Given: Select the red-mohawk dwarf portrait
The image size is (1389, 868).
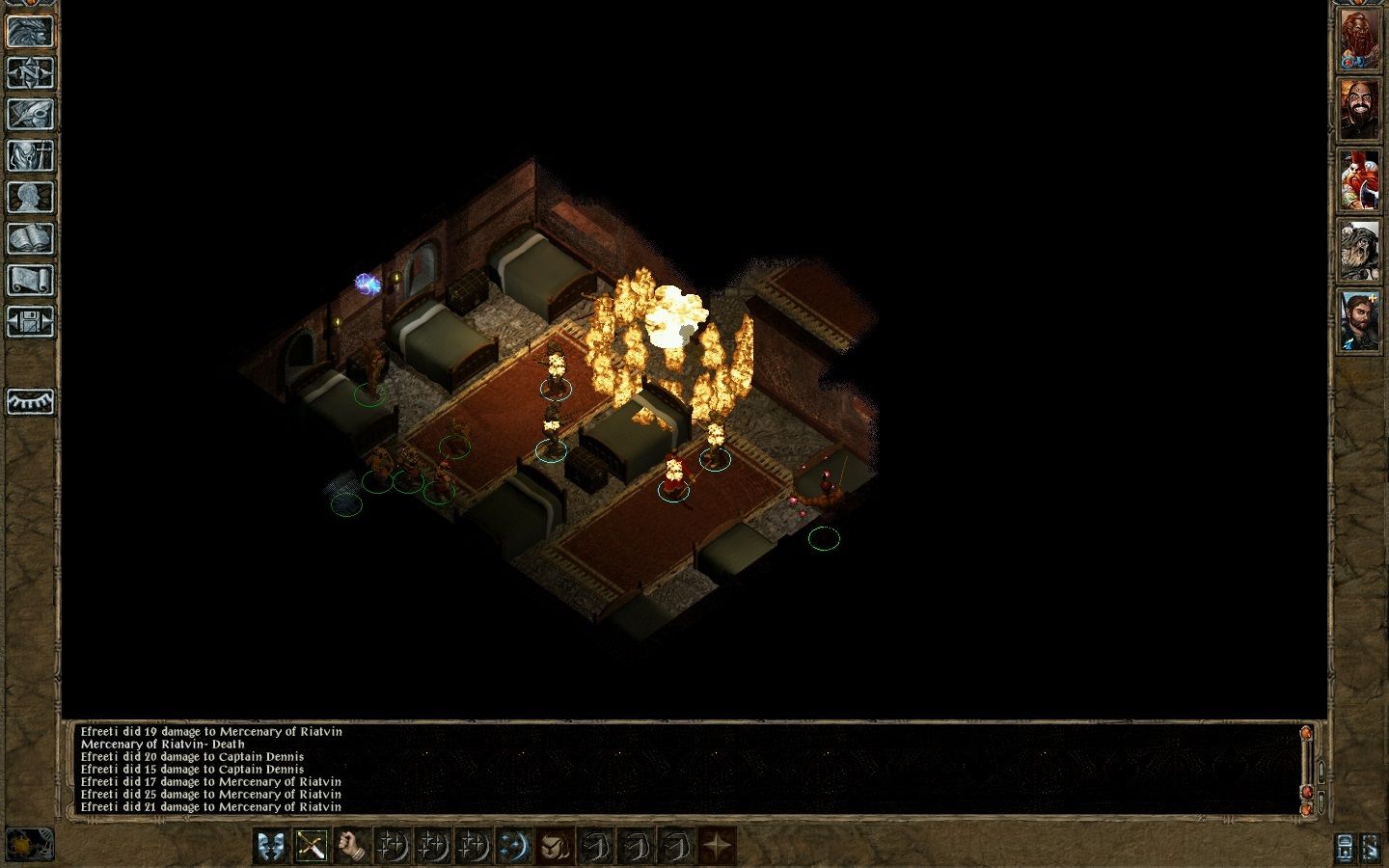Looking at the screenshot, I should (1358, 180).
